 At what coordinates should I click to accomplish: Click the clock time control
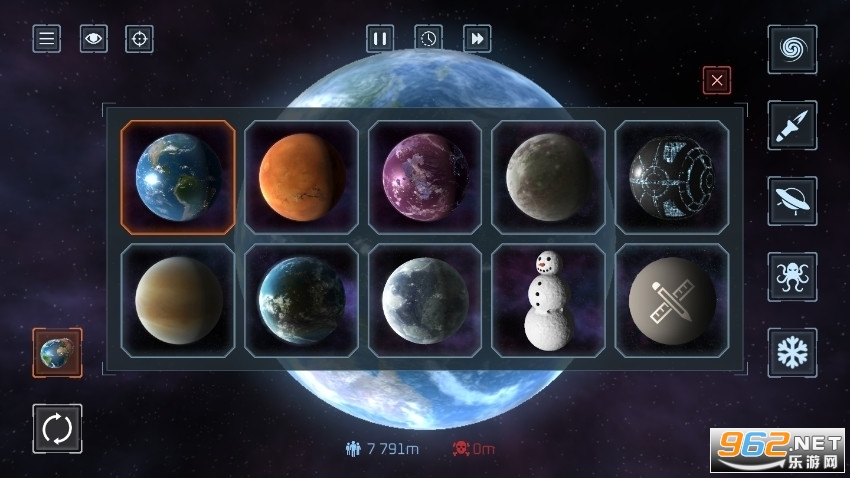(x=428, y=39)
